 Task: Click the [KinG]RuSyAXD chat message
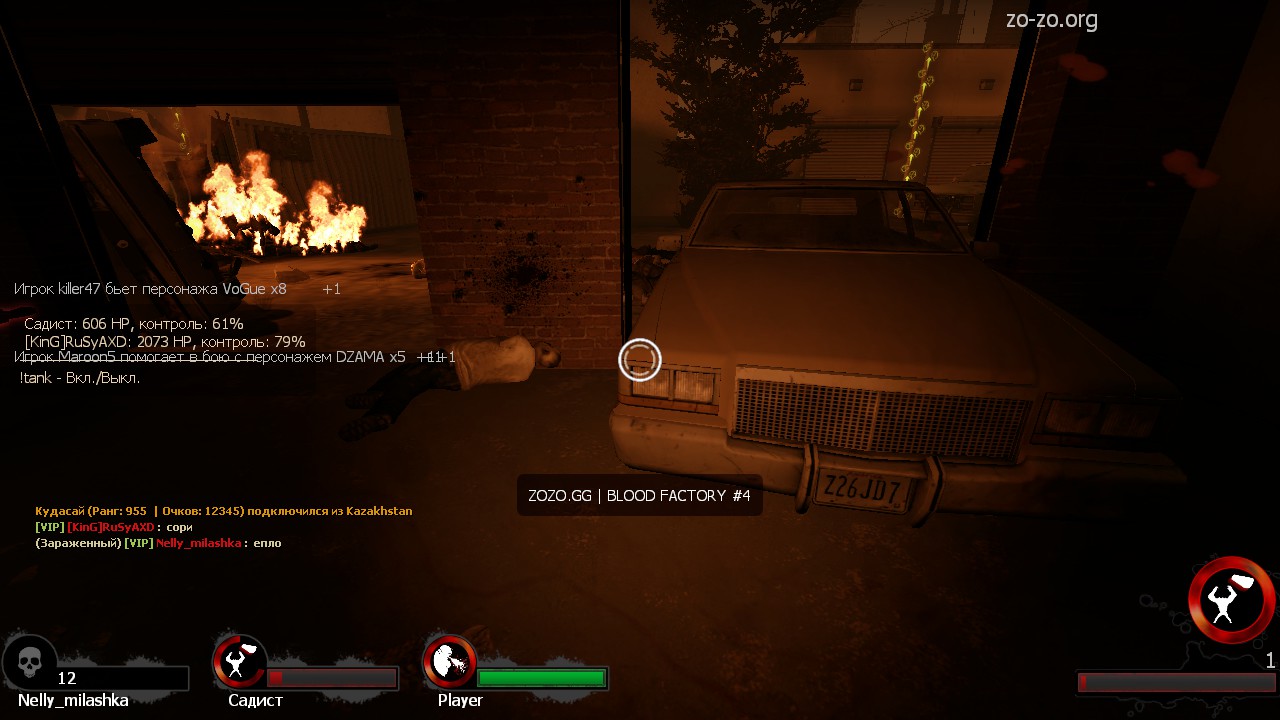click(113, 527)
